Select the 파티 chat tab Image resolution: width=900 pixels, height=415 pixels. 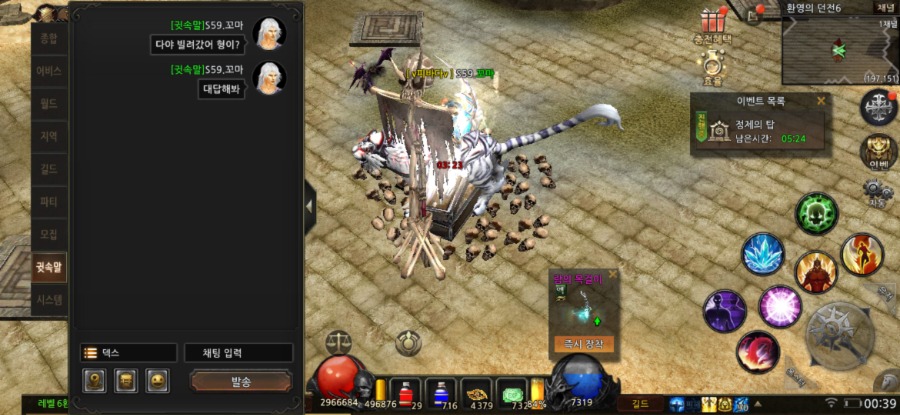tap(49, 202)
